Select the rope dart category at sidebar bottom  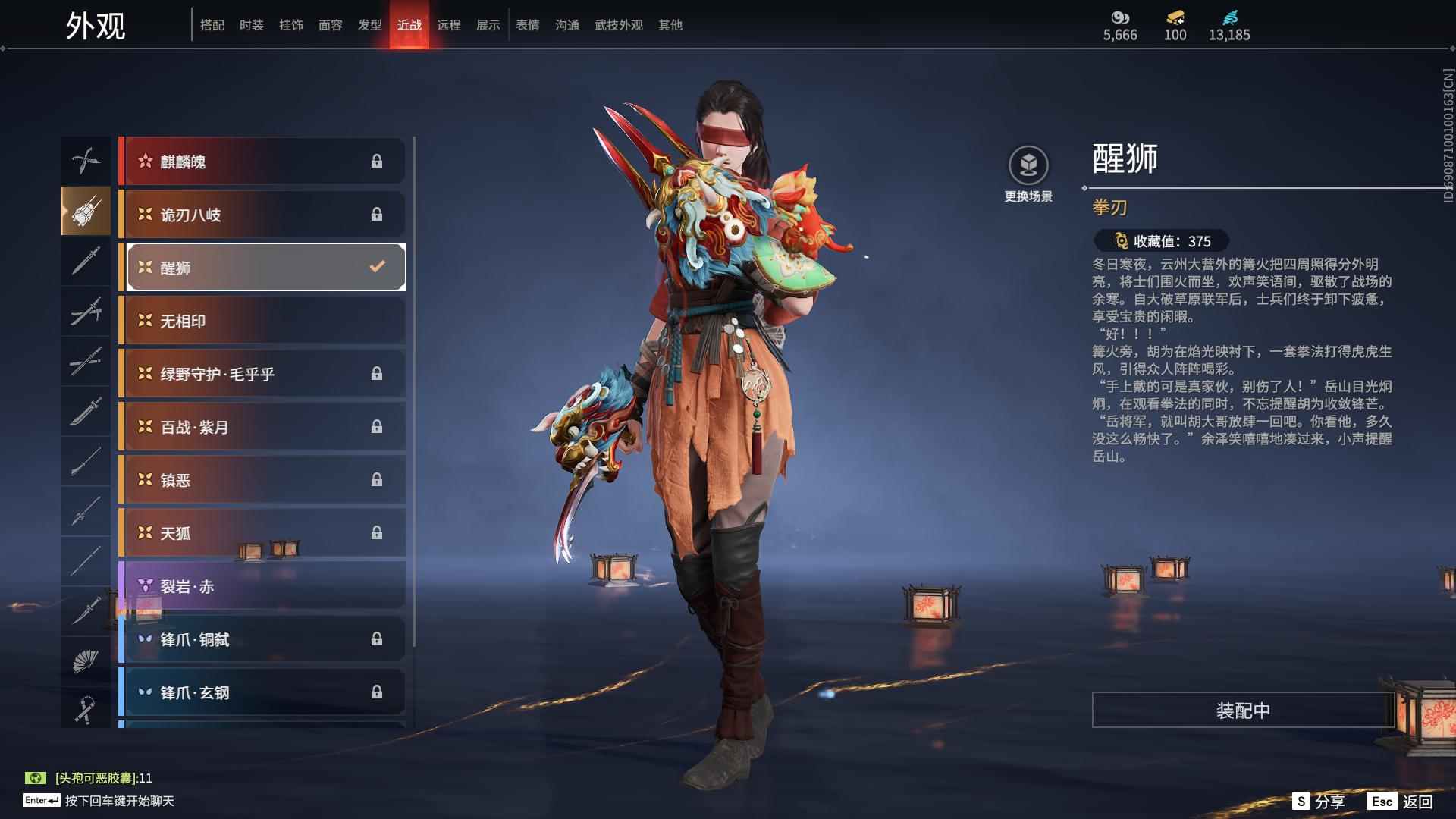(86, 708)
